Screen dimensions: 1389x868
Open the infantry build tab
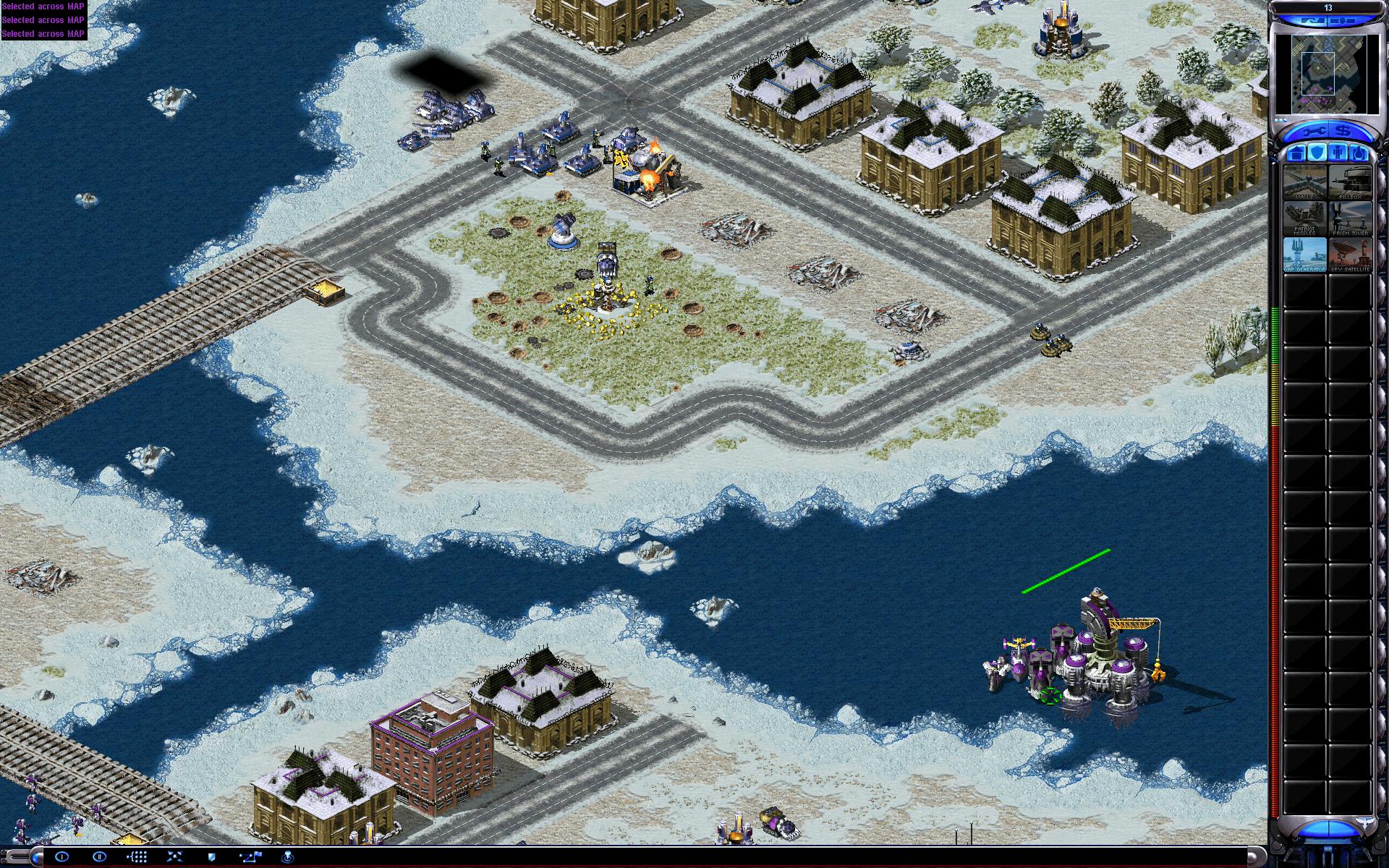pyautogui.click(x=1338, y=153)
